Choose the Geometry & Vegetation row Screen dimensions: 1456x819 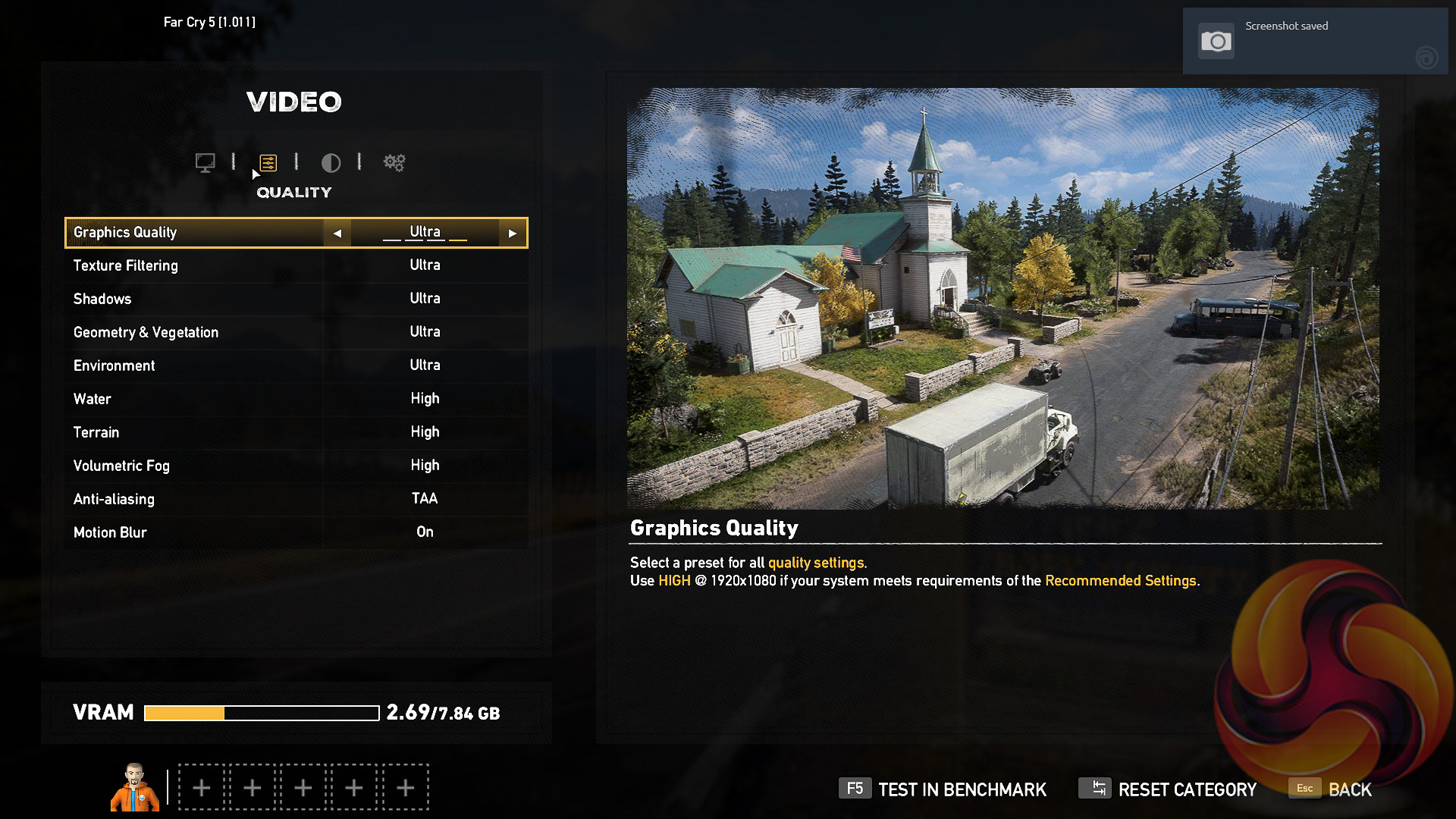pos(296,332)
